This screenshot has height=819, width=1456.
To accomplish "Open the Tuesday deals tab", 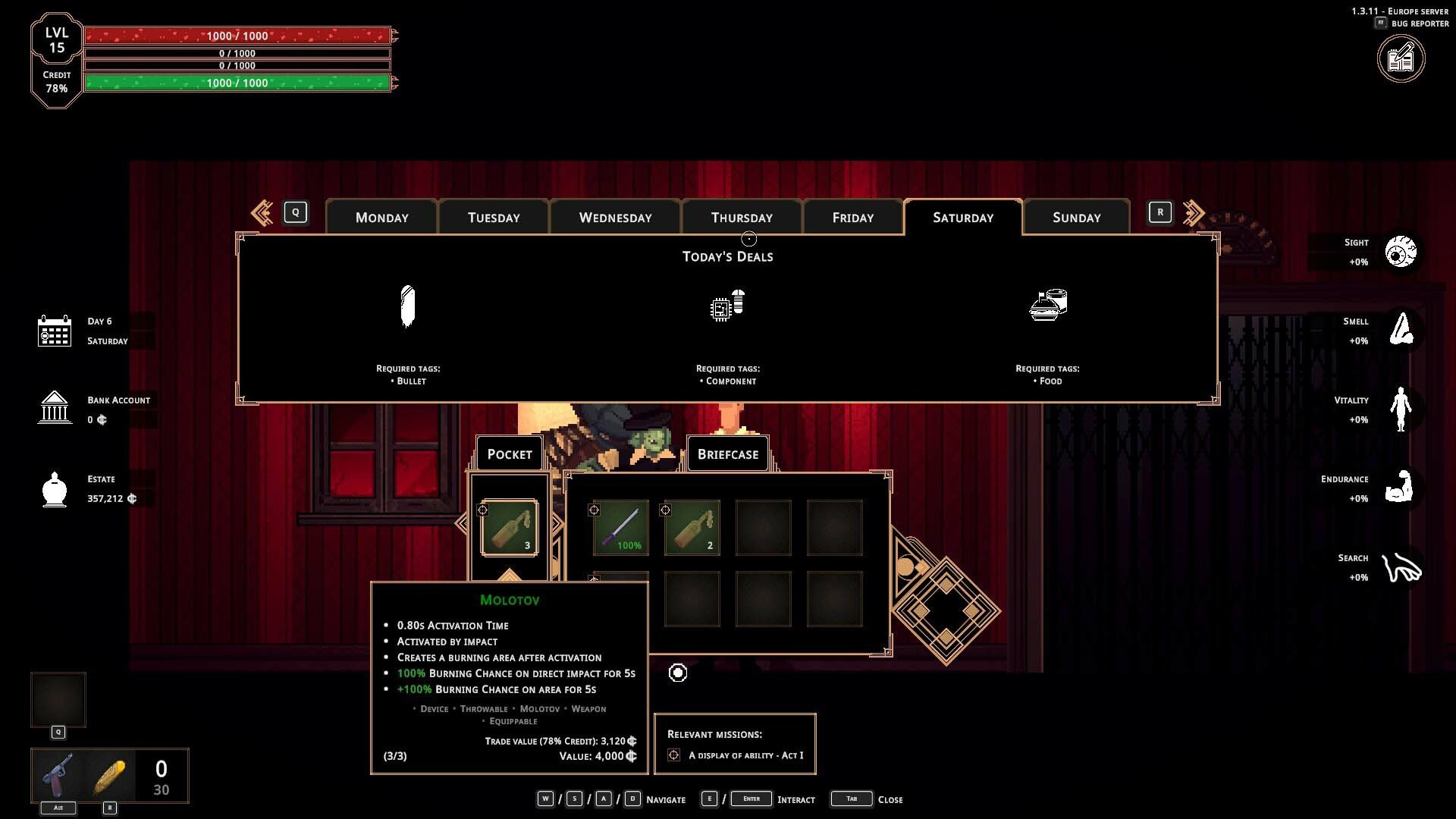I will pos(494,218).
